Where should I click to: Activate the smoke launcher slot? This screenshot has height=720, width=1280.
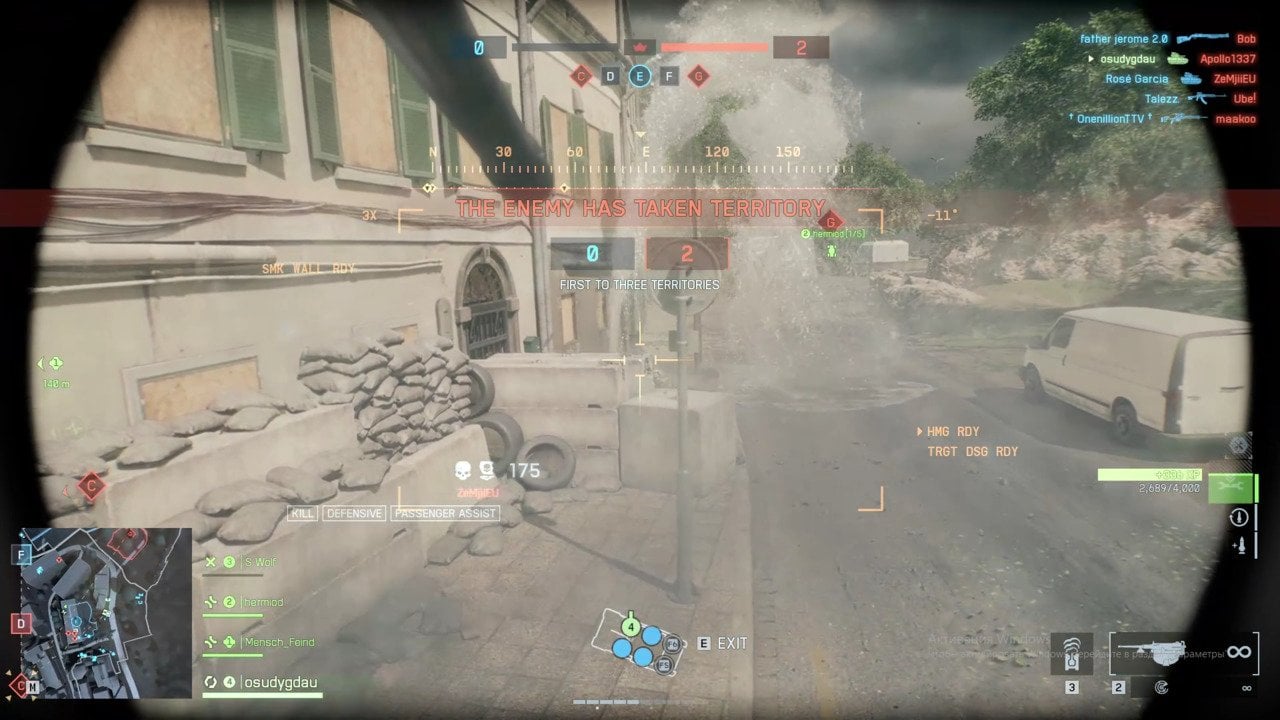click(x=1071, y=654)
